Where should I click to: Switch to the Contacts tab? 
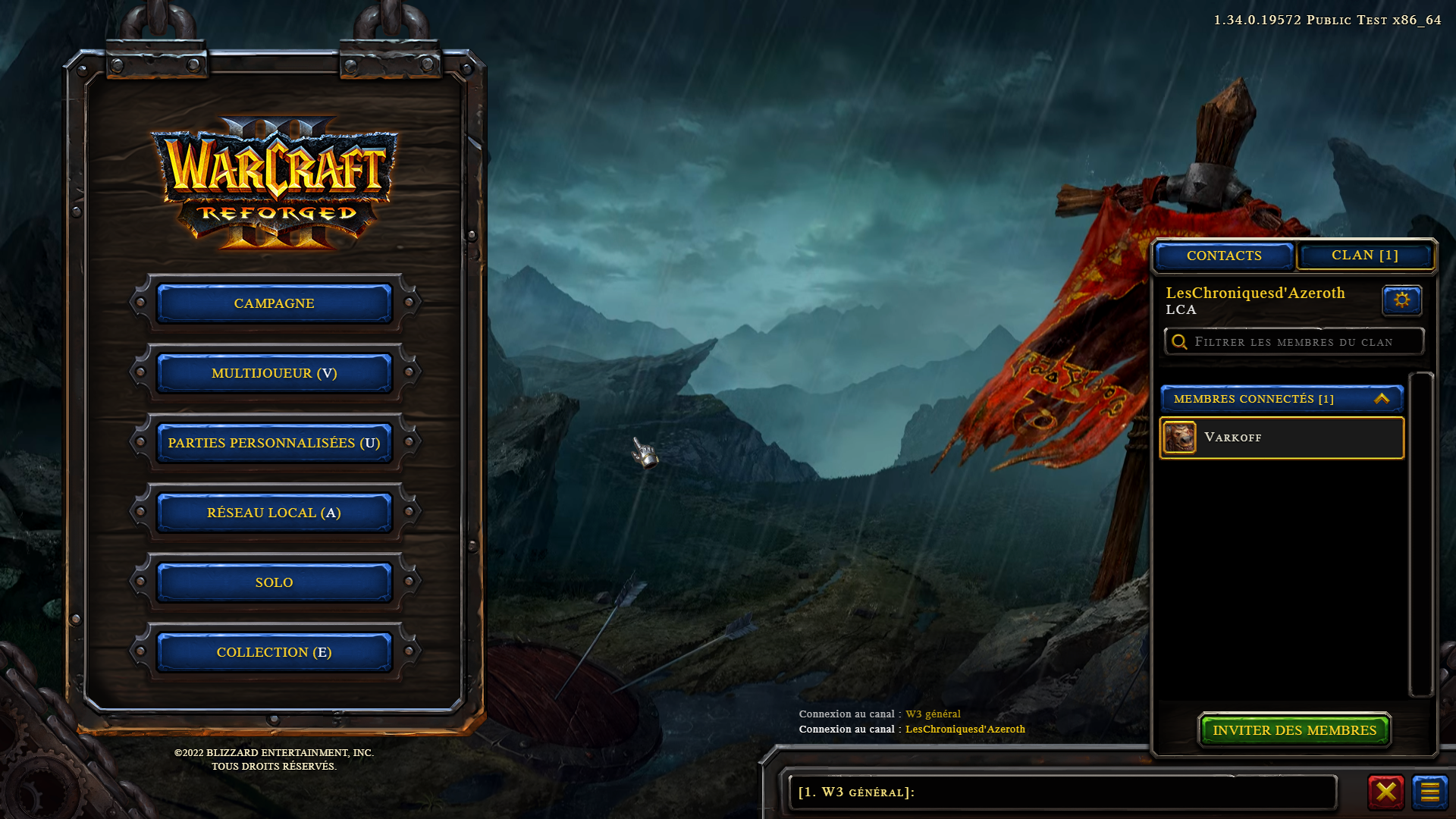coord(1224,256)
